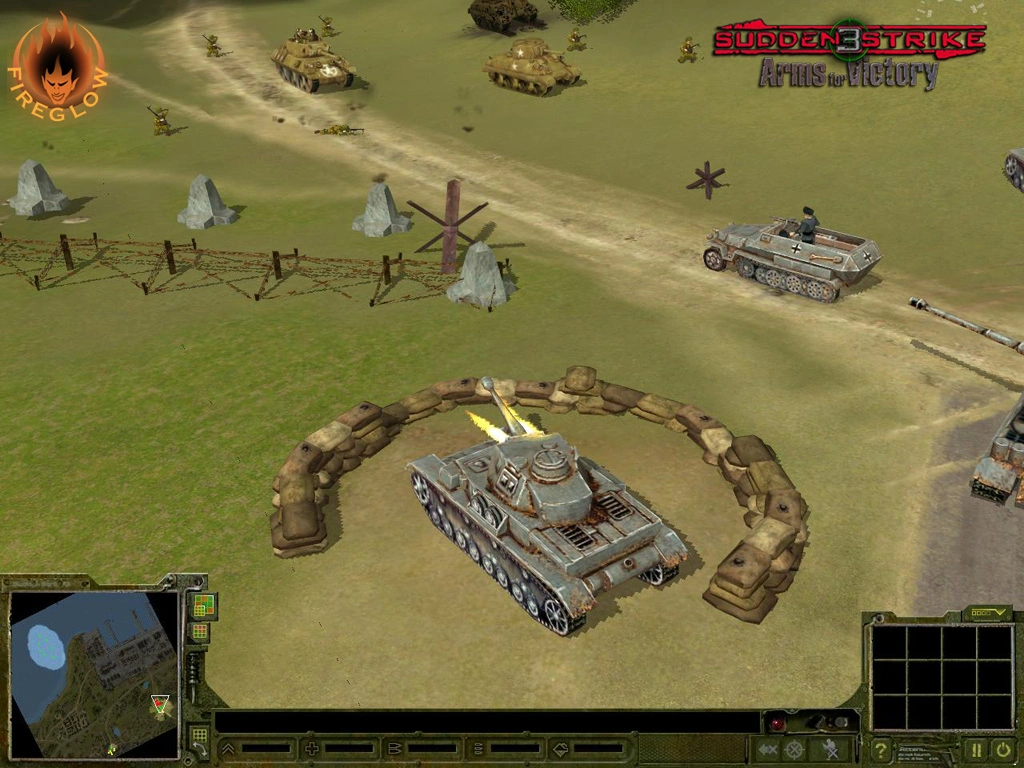Select the small grid button beside the minimap
This screenshot has width=1024, height=768.
click(200, 632)
